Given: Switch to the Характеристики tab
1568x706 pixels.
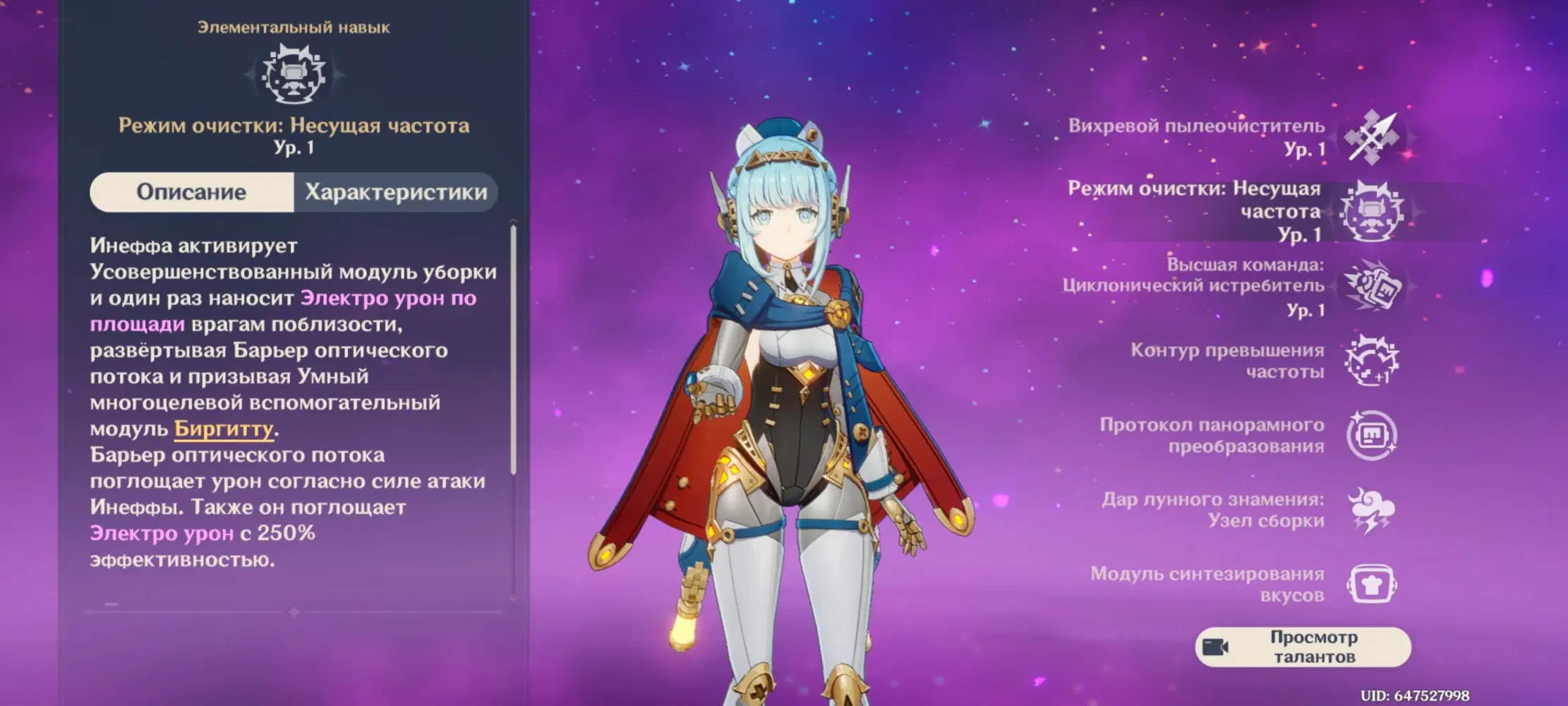Looking at the screenshot, I should 395,192.
